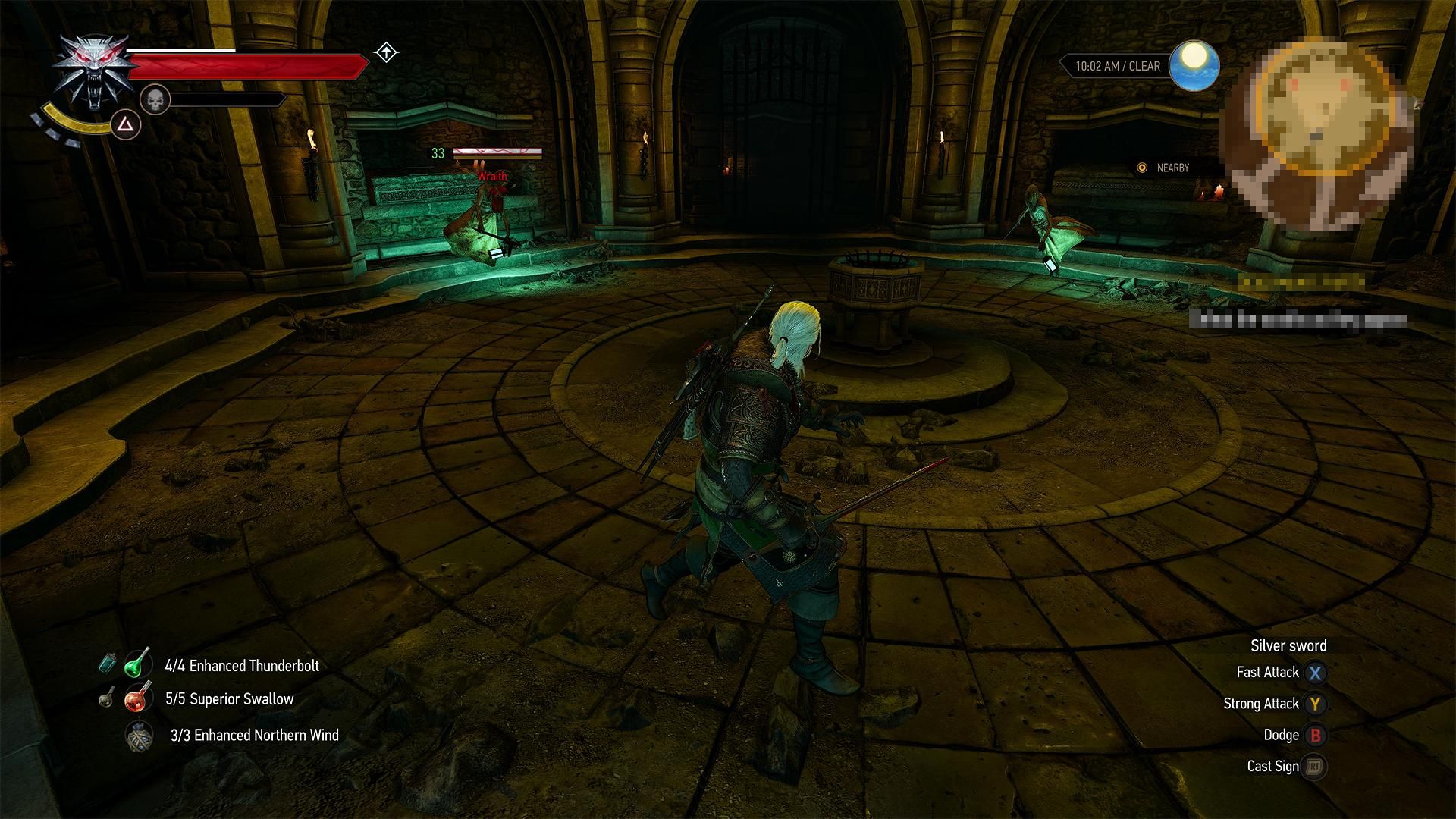1456x819 pixels.
Task: Click the Silver sword label
Action: tap(1288, 645)
